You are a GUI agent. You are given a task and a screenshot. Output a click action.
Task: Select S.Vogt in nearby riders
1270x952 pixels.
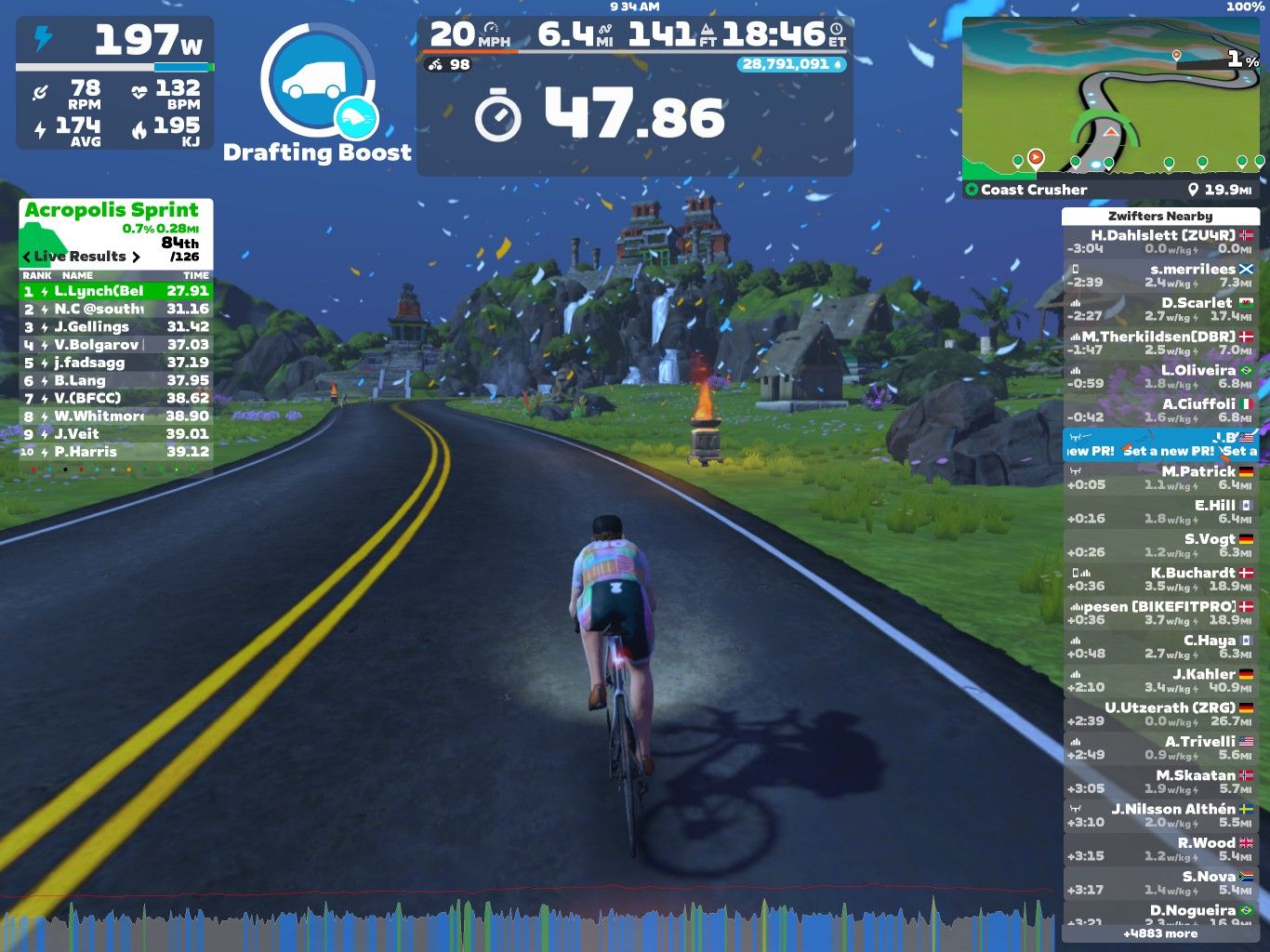[x=1159, y=546]
